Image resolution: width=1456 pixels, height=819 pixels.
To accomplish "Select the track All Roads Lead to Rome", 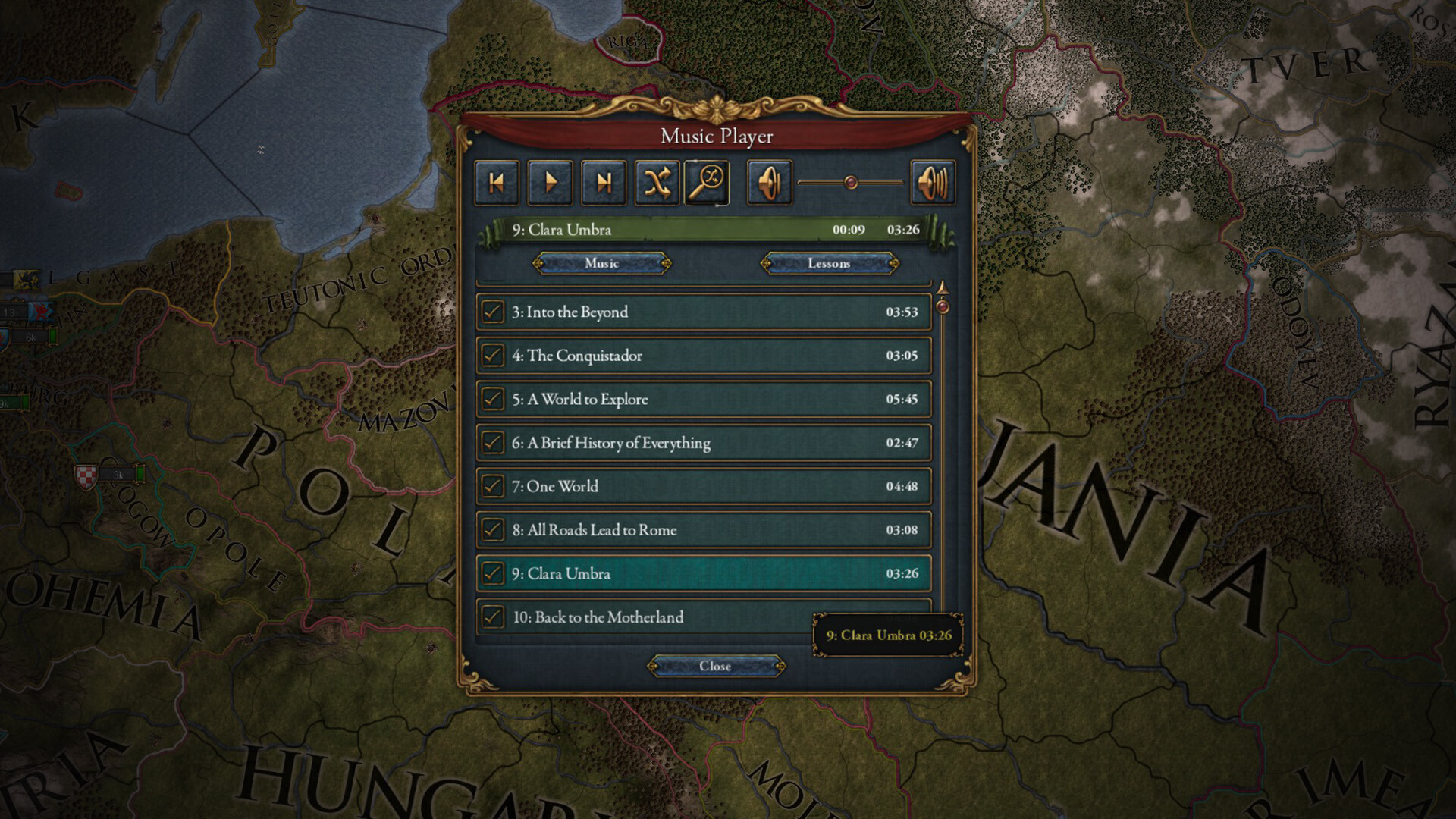I will pyautogui.click(x=682, y=530).
